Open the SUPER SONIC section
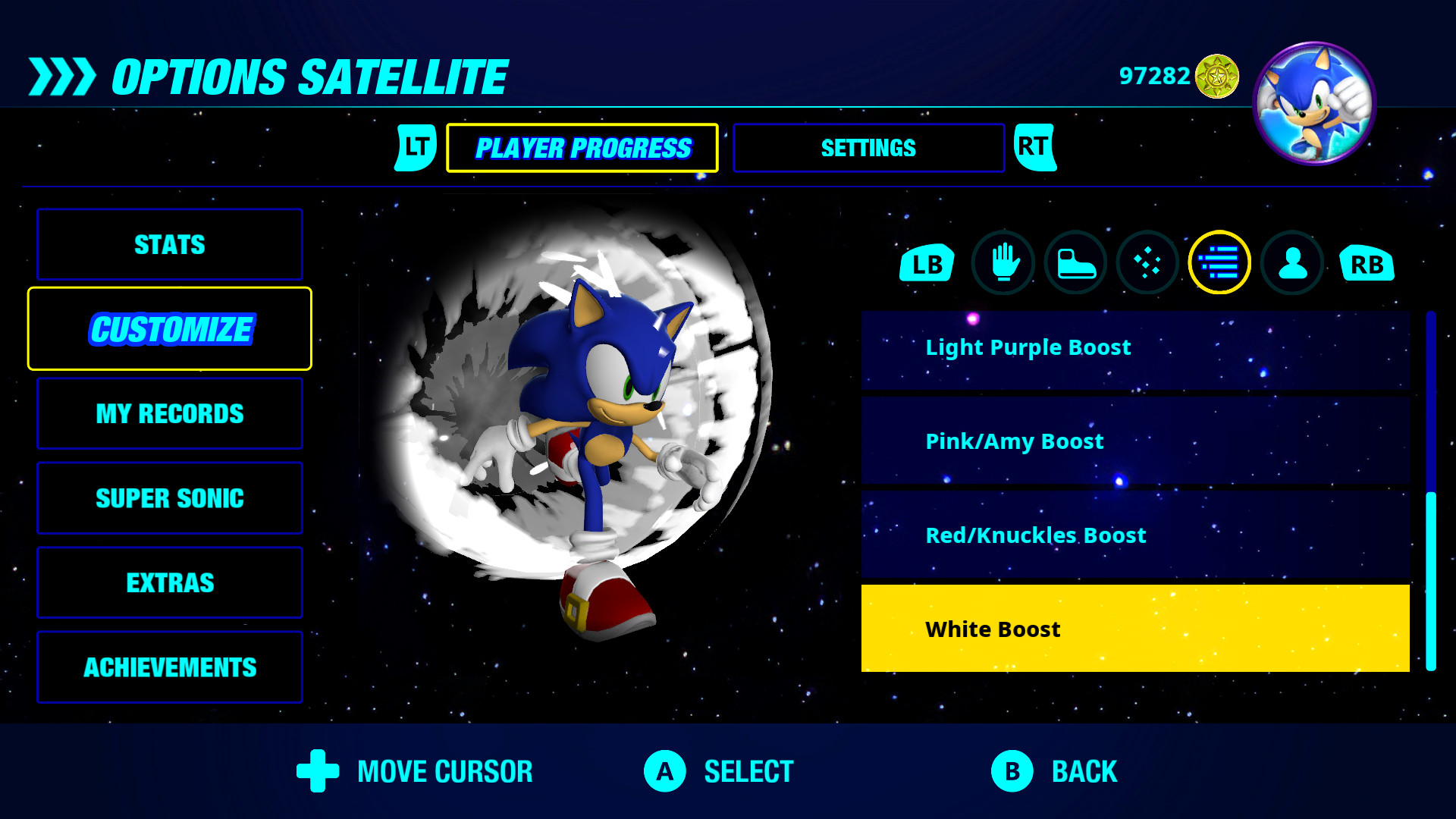The width and height of the screenshot is (1456, 819). pyautogui.click(x=168, y=498)
